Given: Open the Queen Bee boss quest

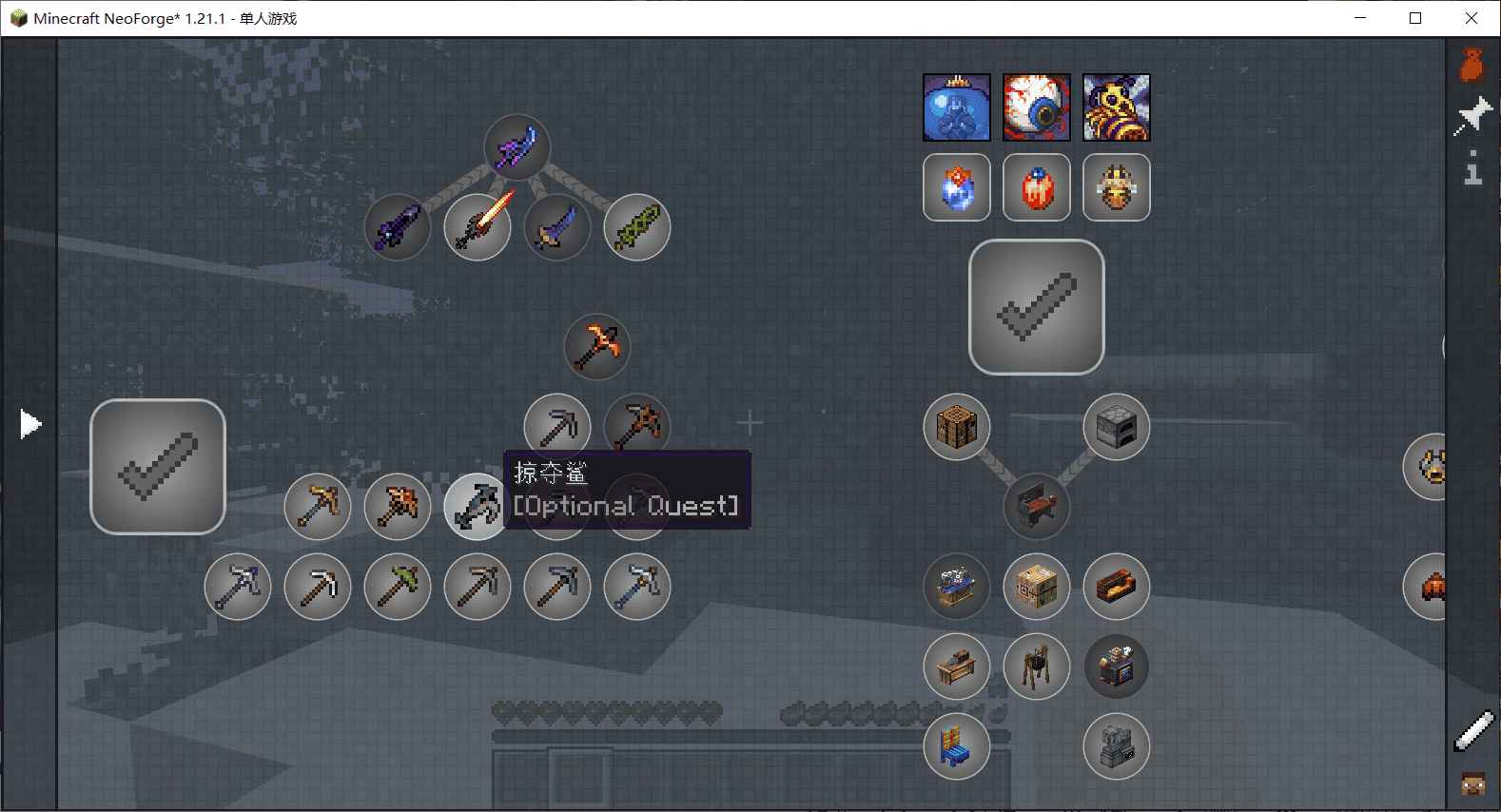Looking at the screenshot, I should 1117,107.
